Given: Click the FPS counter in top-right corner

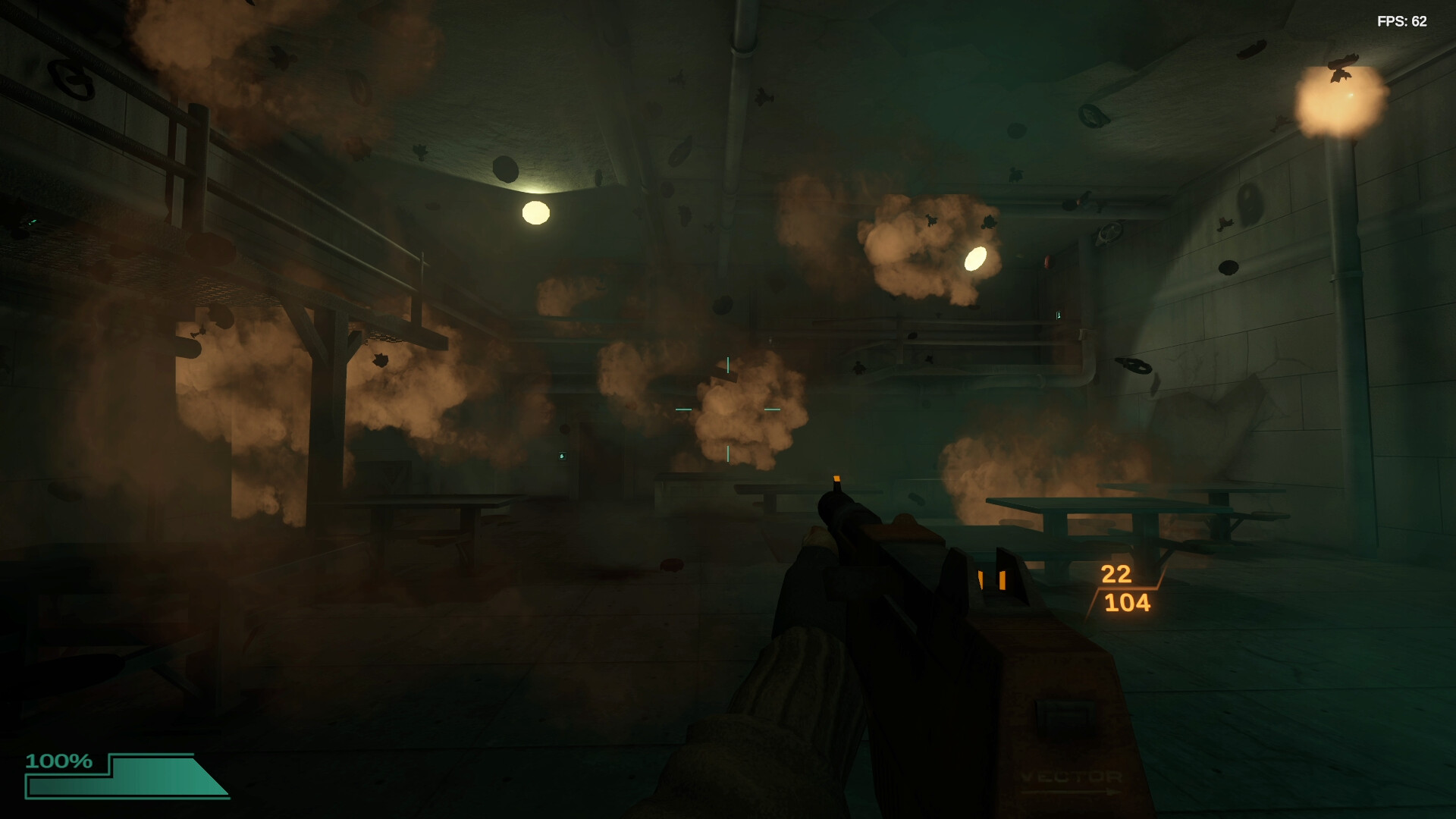Looking at the screenshot, I should (x=1402, y=22).
